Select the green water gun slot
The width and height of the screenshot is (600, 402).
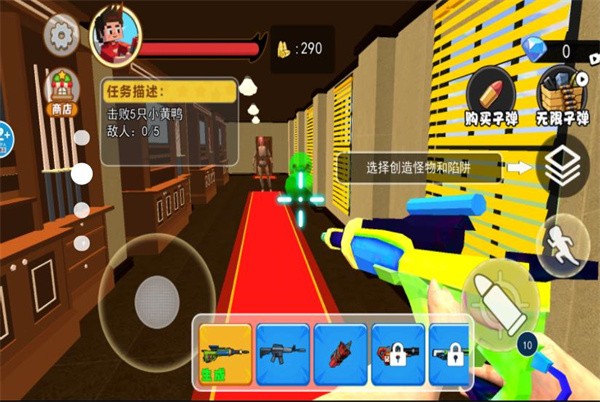(x=225, y=354)
